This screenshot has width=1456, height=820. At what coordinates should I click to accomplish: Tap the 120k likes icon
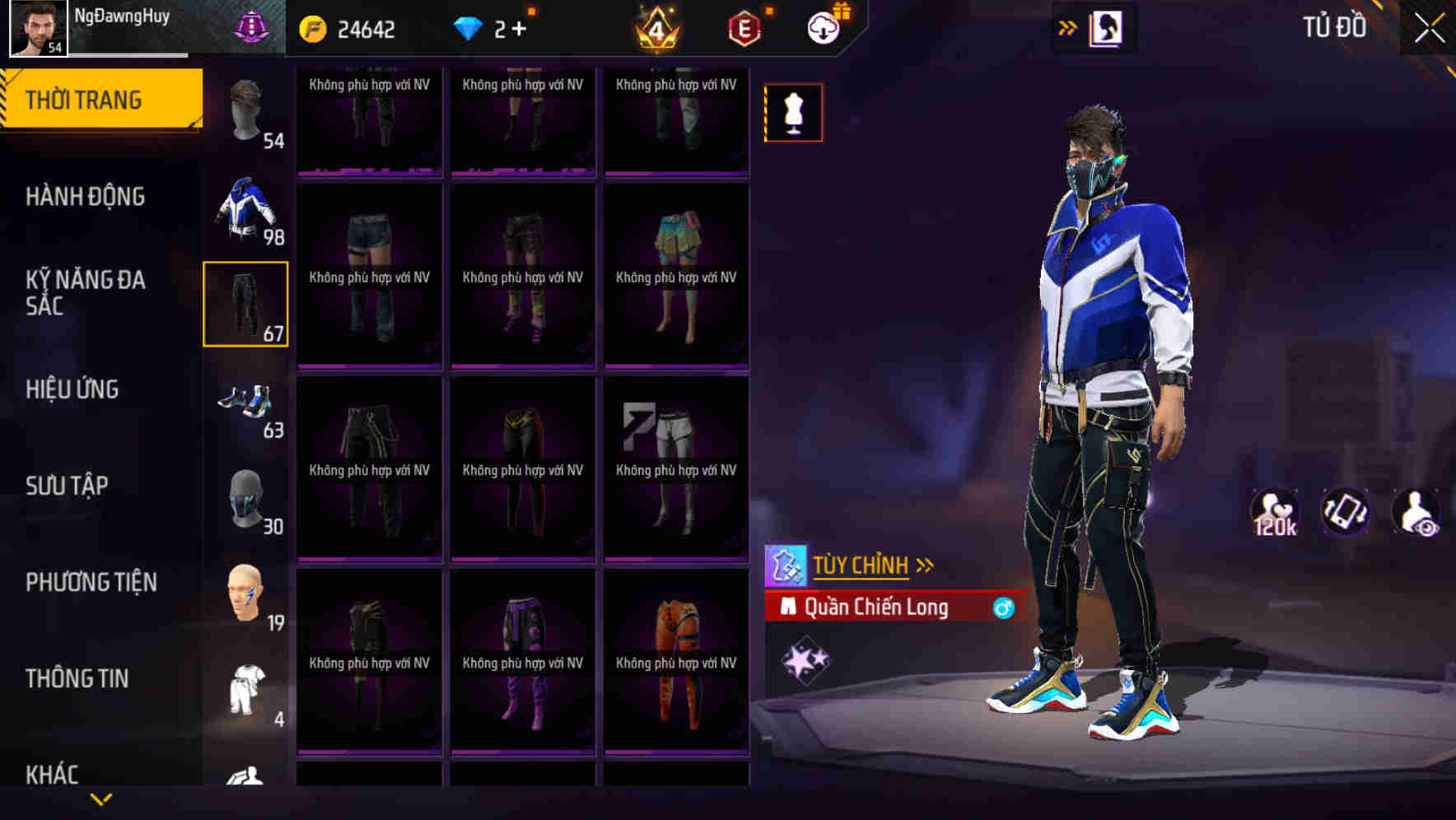click(x=1273, y=512)
